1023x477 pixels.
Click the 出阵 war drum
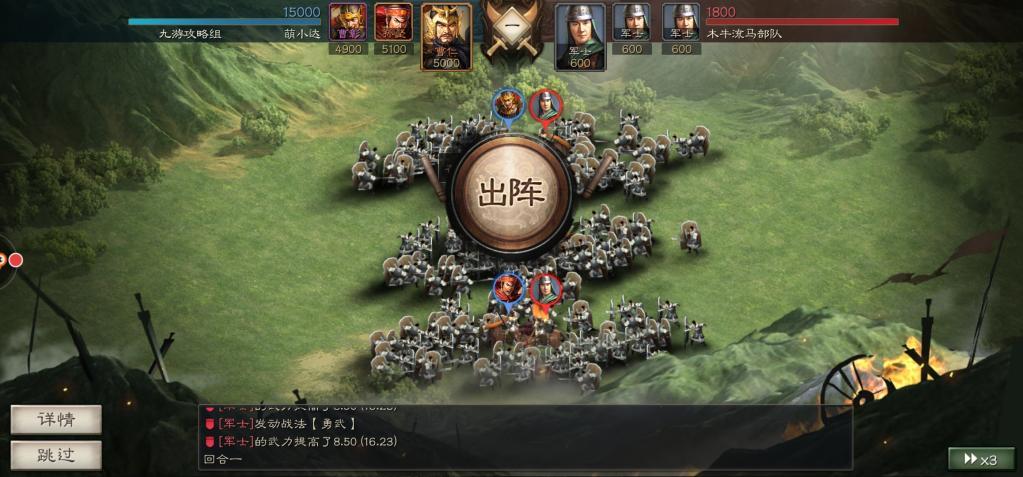(512, 192)
